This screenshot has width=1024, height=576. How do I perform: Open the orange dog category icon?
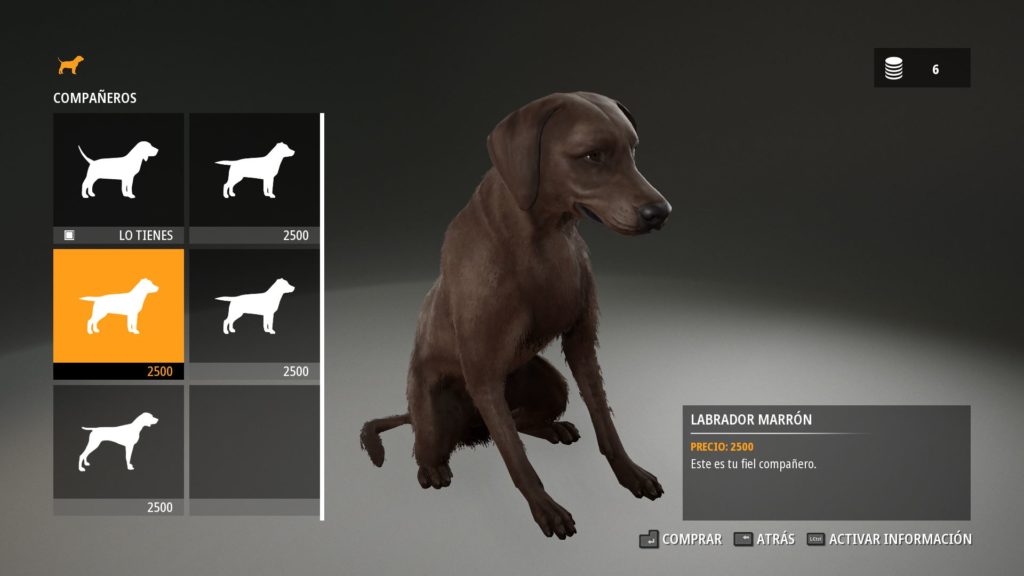70,65
